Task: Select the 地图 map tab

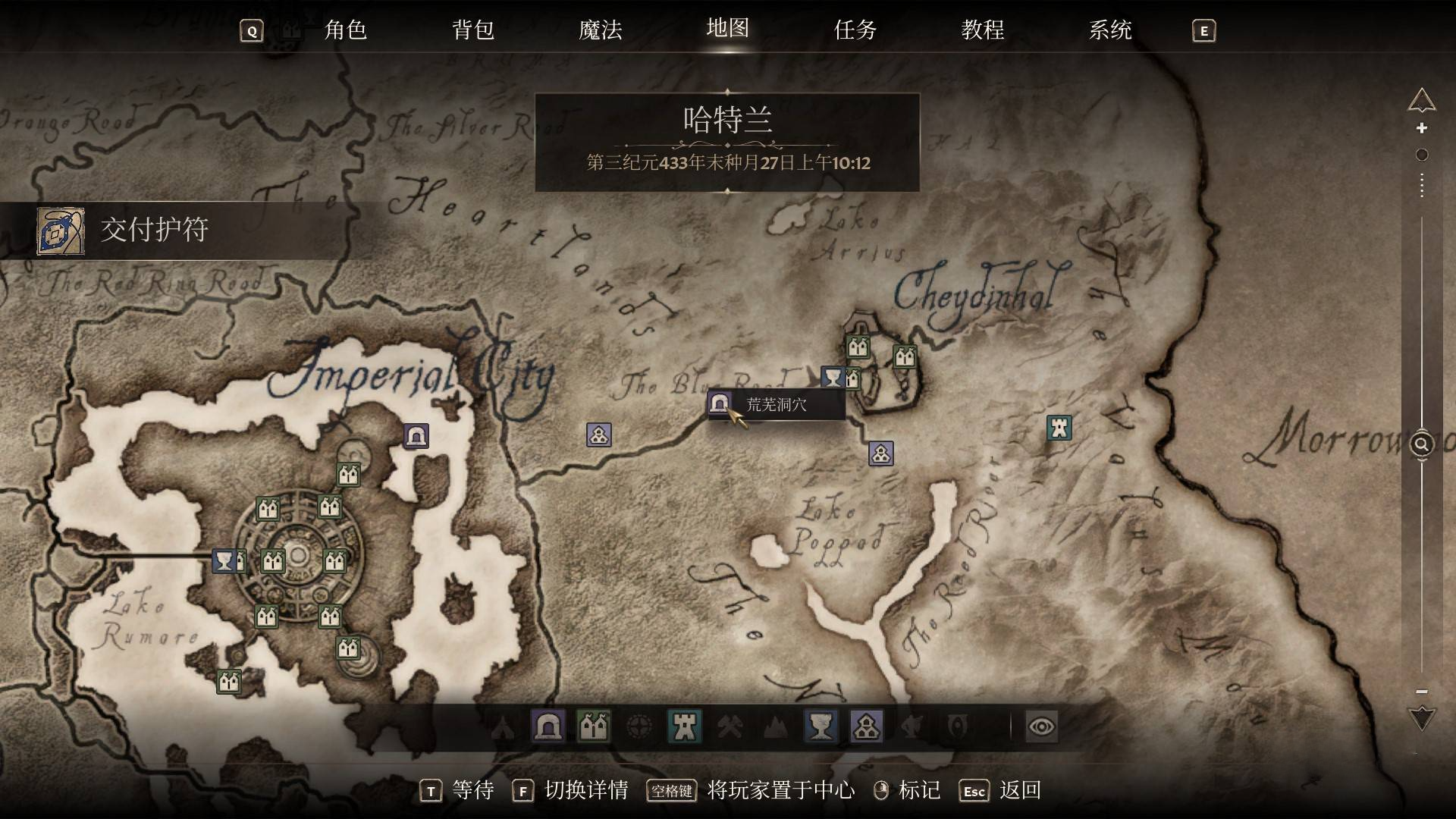Action: click(727, 29)
